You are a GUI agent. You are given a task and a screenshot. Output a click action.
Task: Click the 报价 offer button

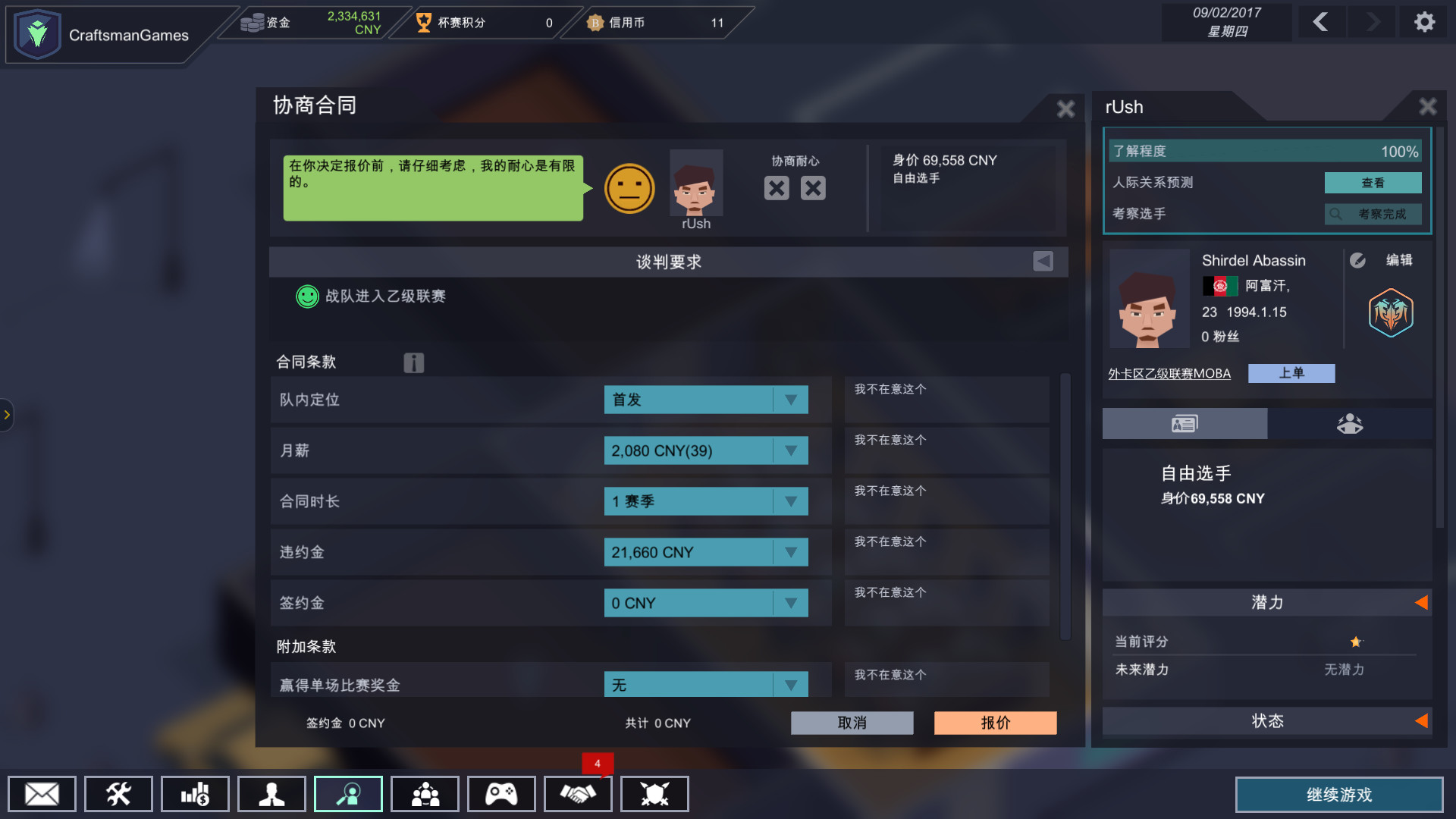(995, 723)
